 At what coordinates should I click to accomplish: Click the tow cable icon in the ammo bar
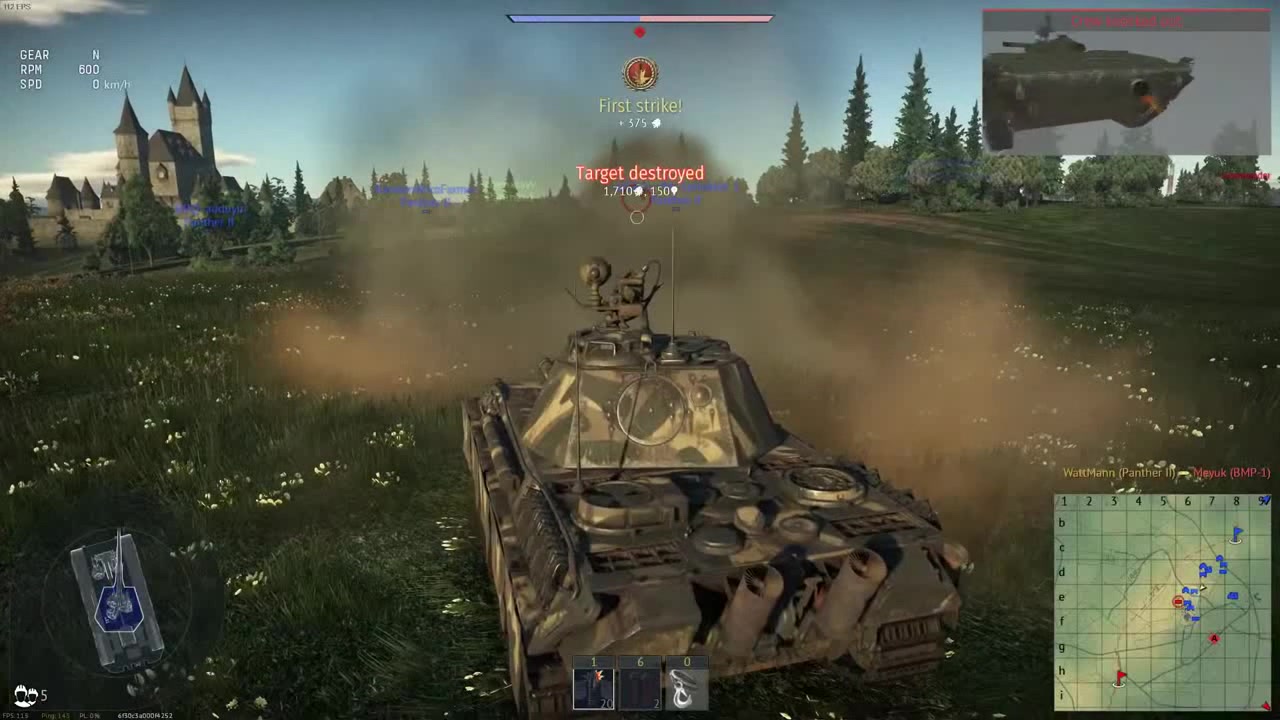[x=687, y=683]
